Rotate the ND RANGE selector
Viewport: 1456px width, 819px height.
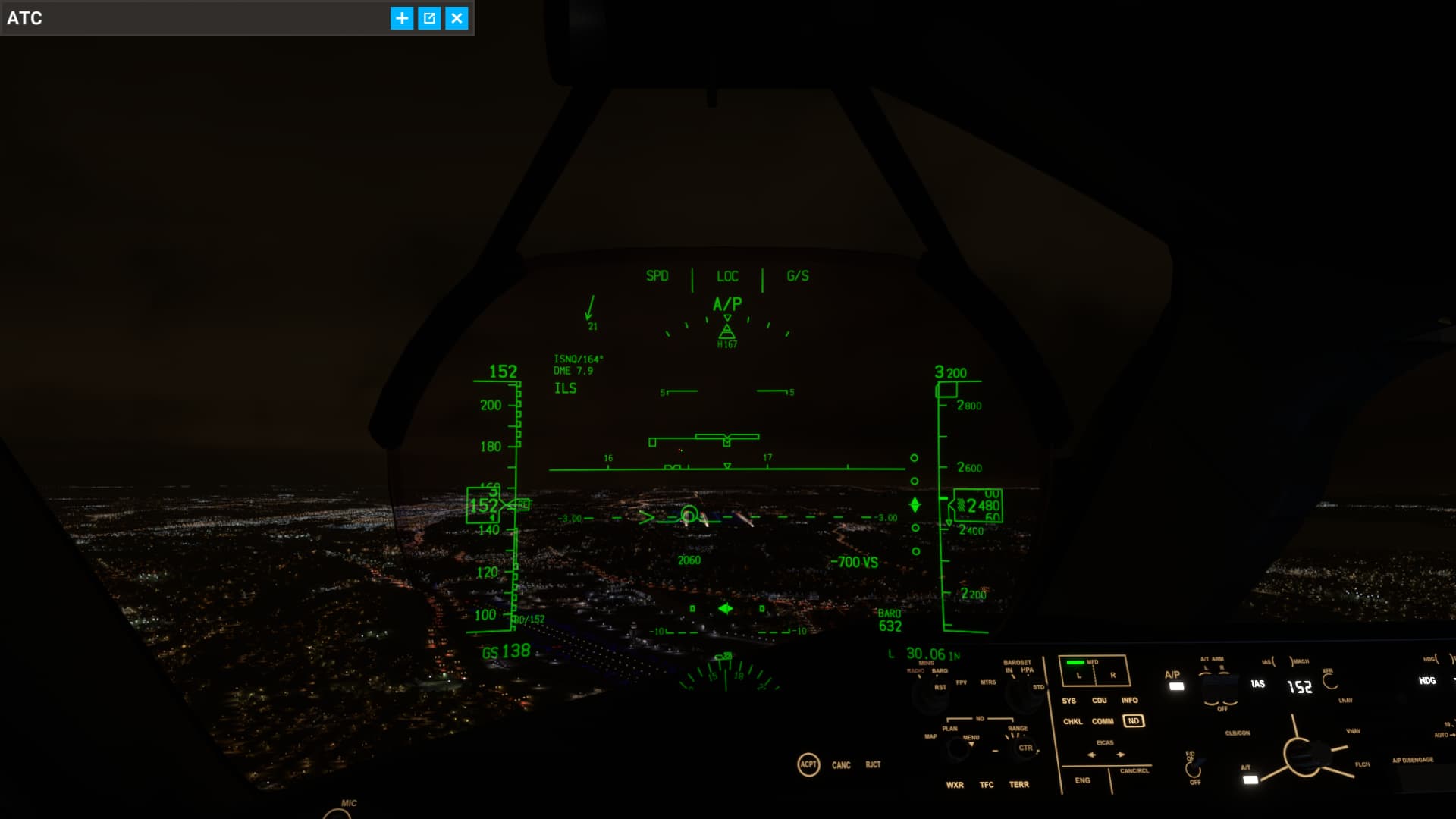(1027, 748)
